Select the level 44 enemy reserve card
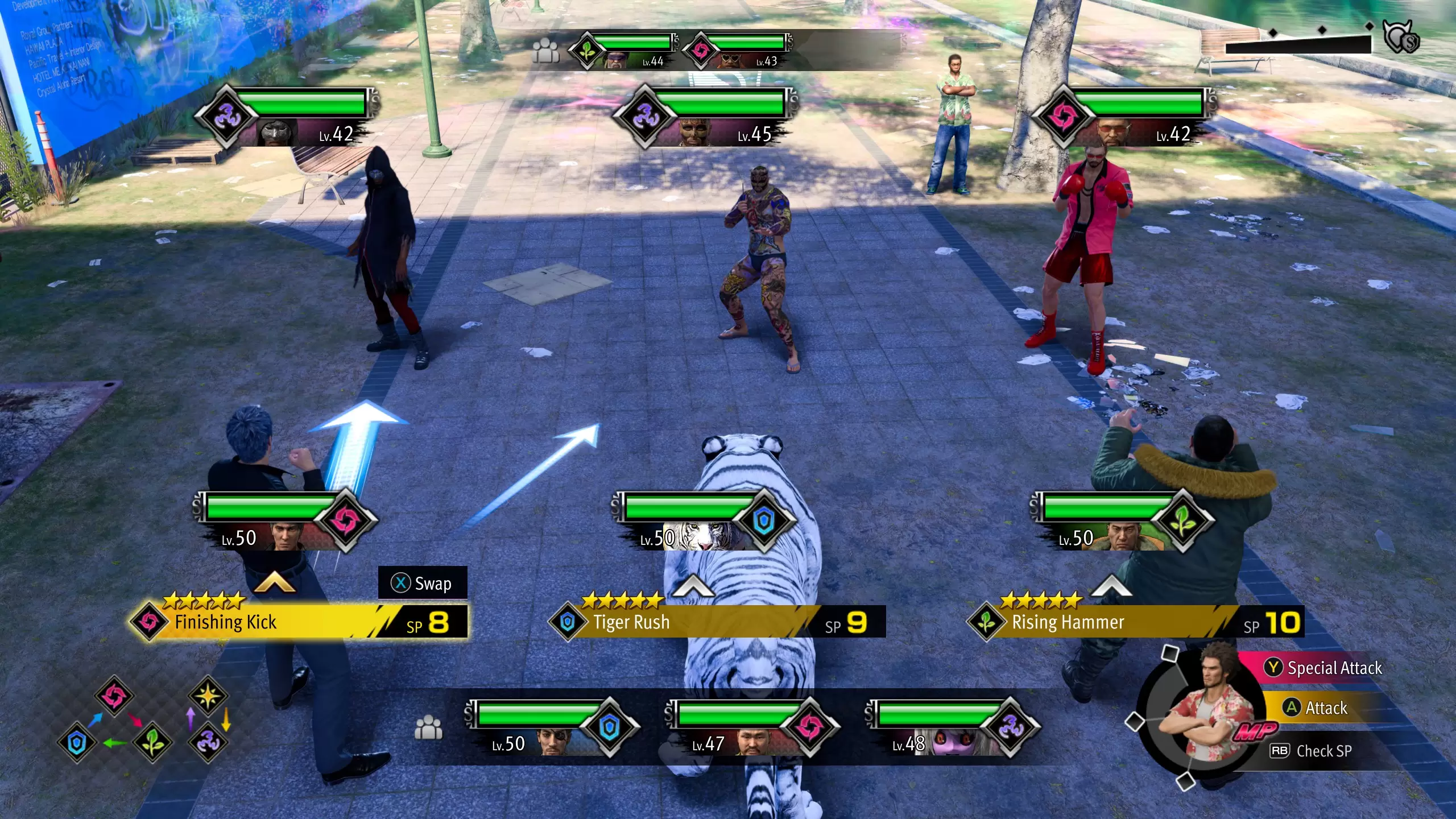The height and width of the screenshot is (819, 1456). pos(624,51)
